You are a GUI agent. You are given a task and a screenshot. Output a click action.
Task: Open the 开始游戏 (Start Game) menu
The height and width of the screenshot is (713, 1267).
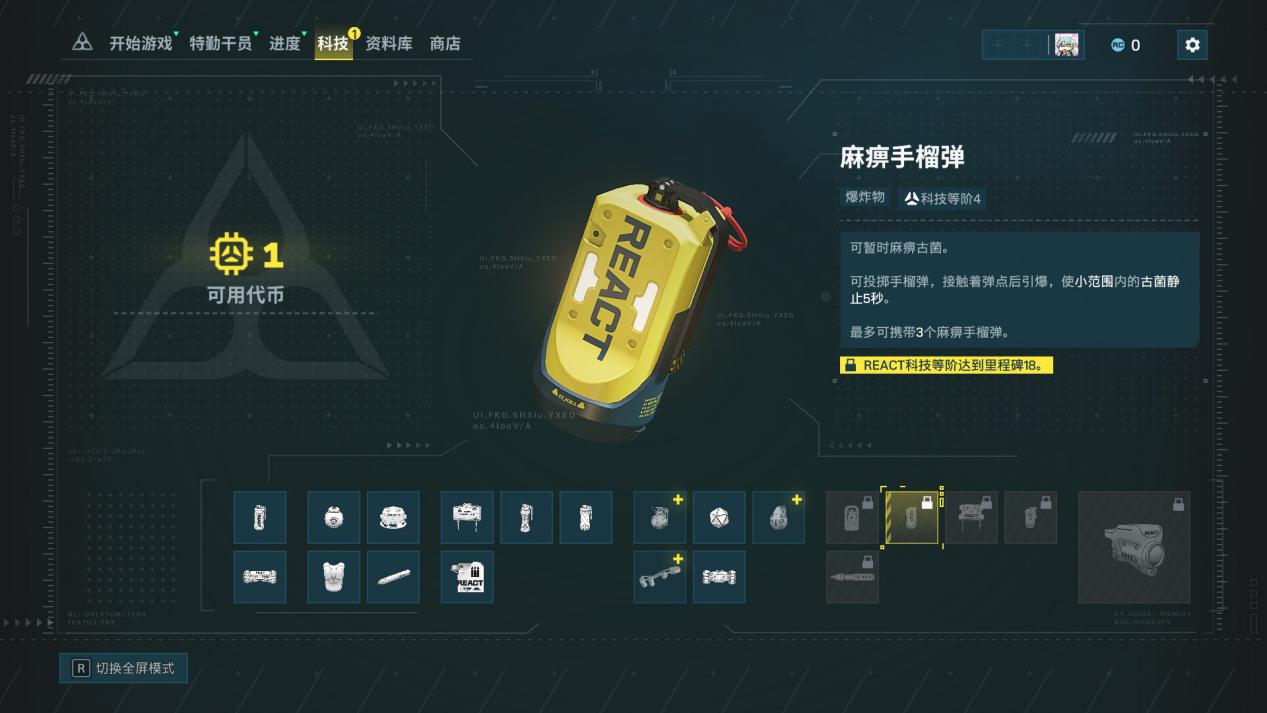click(x=140, y=44)
